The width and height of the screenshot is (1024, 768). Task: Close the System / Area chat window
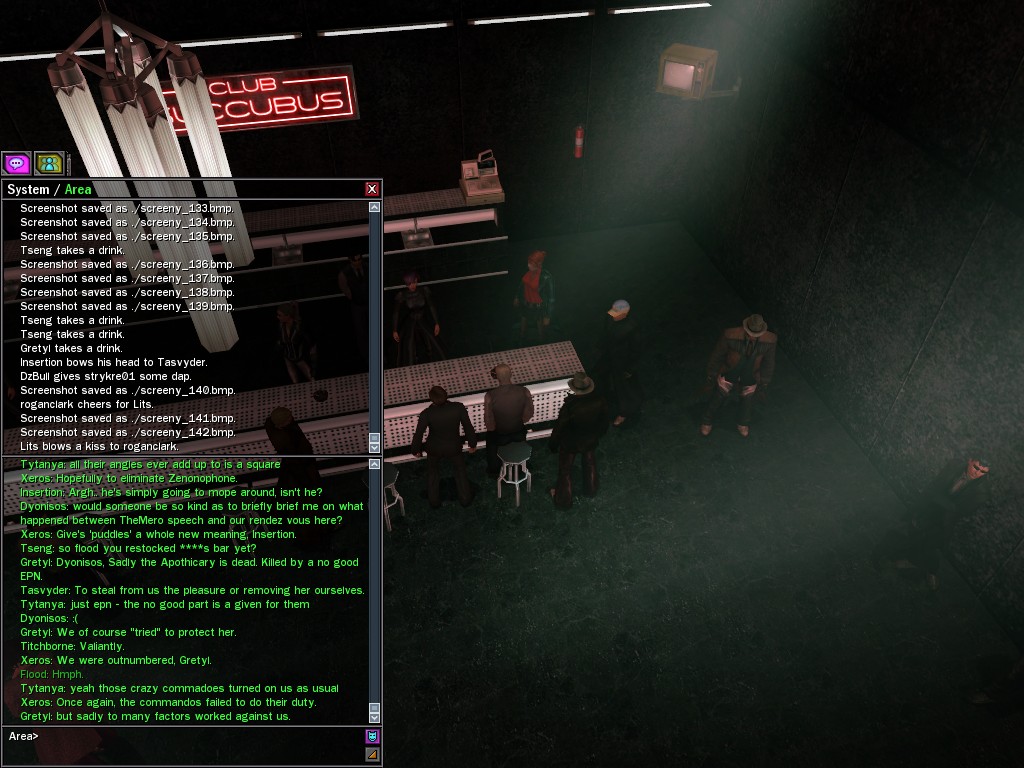click(x=372, y=189)
